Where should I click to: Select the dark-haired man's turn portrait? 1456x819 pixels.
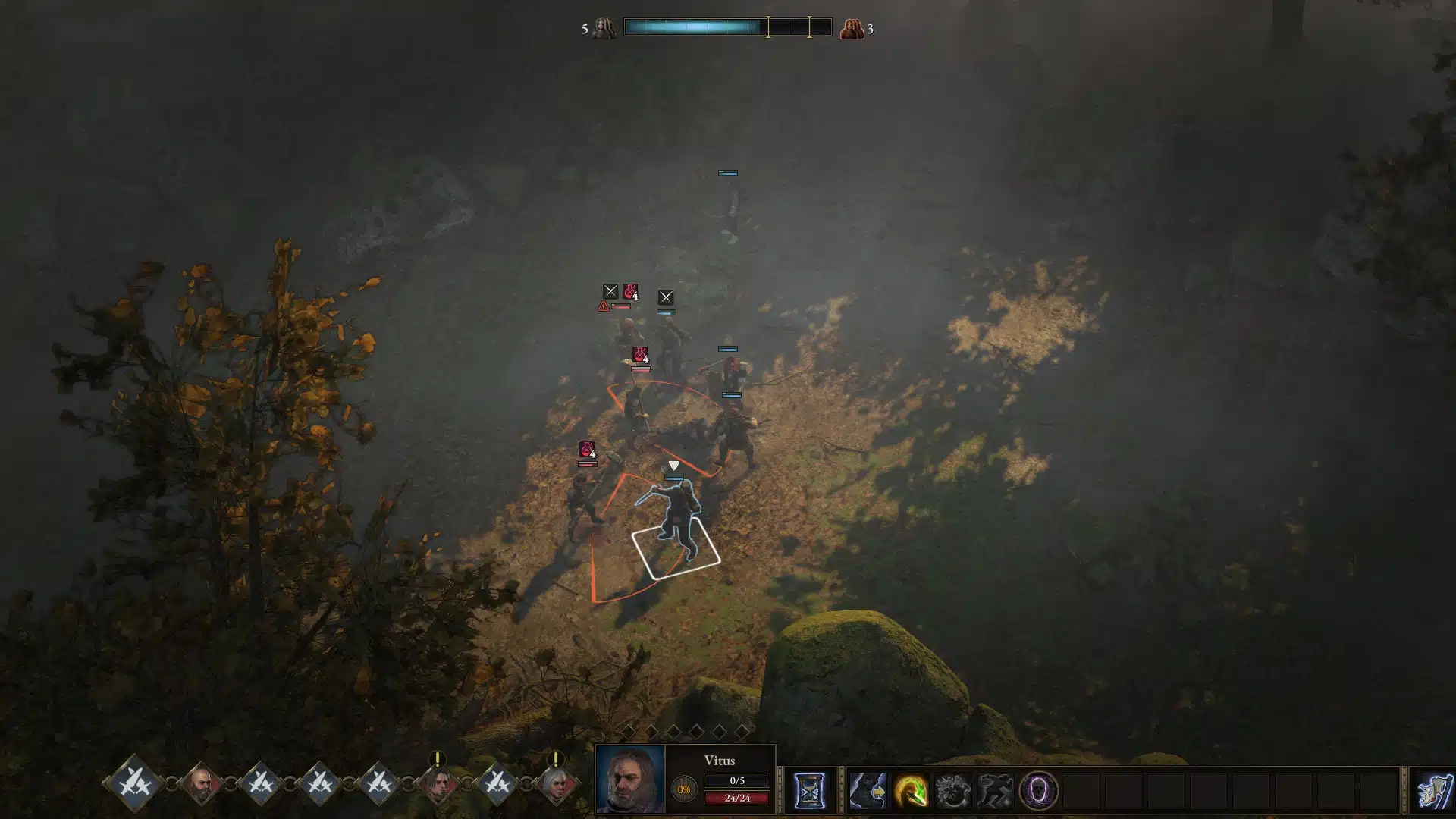438,783
